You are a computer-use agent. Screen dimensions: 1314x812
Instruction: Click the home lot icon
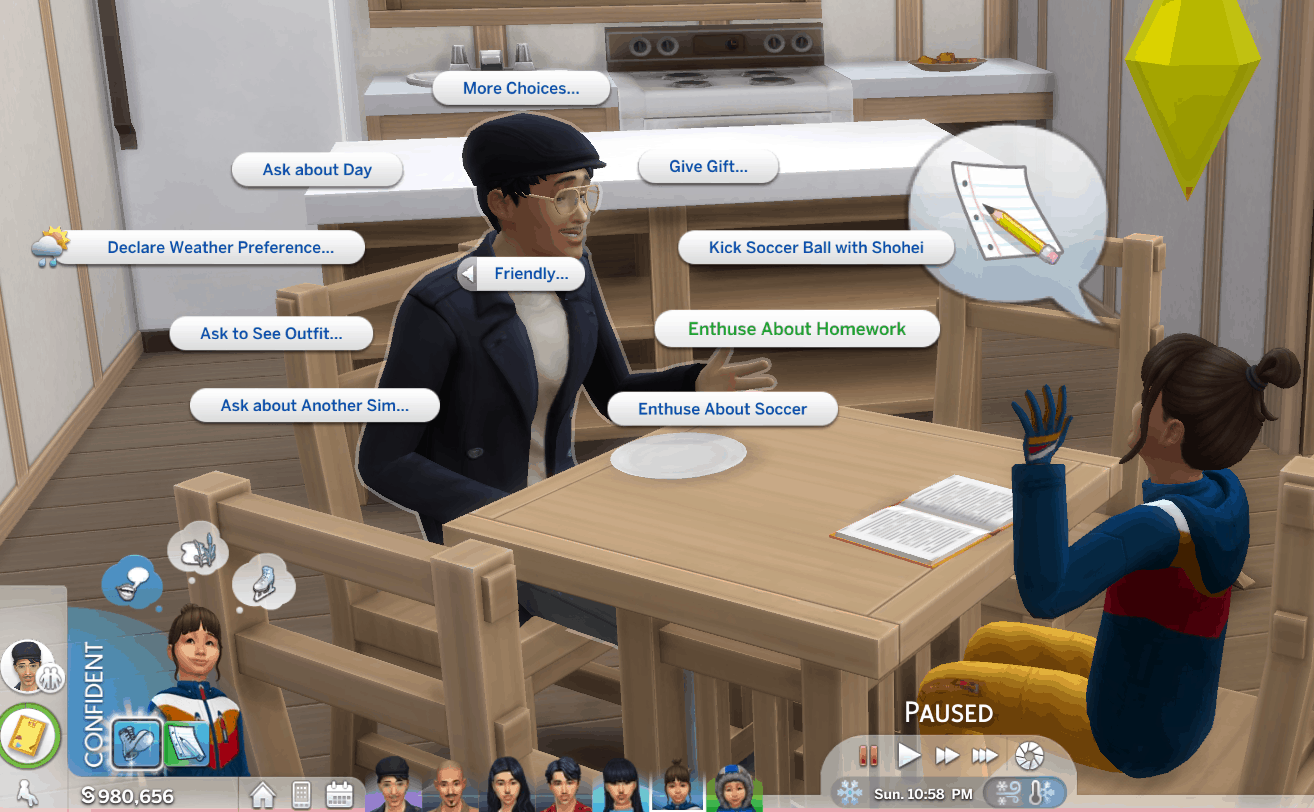tap(262, 794)
